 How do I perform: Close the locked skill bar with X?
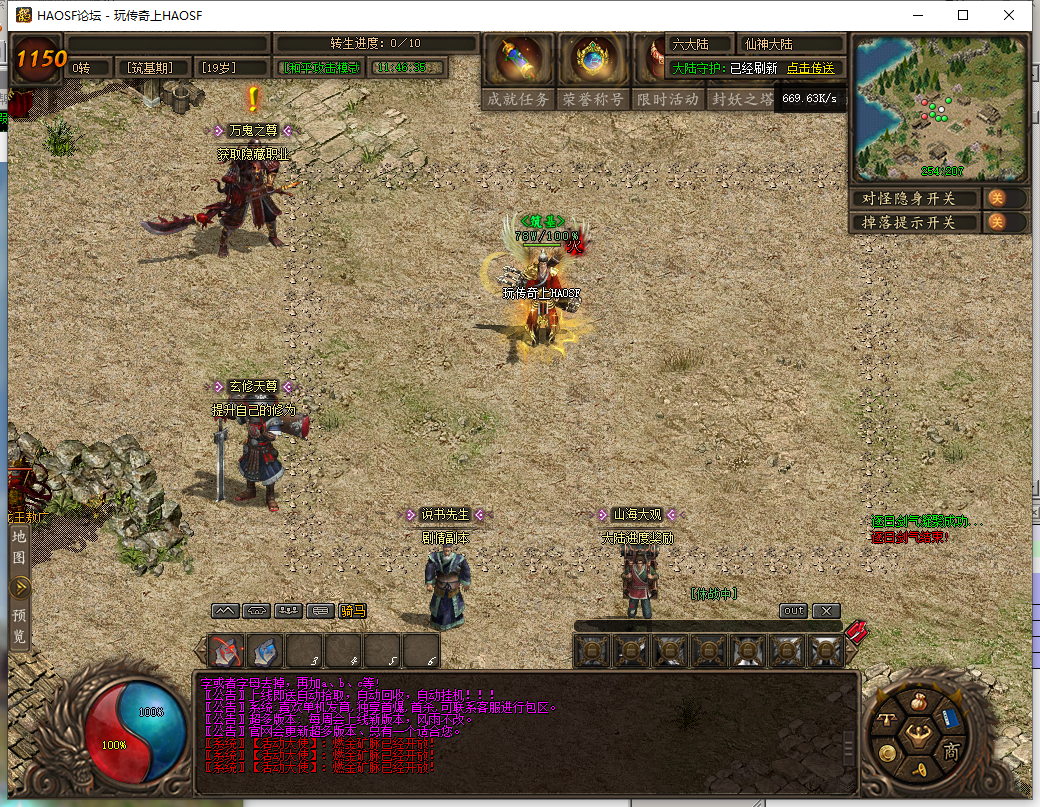point(825,610)
